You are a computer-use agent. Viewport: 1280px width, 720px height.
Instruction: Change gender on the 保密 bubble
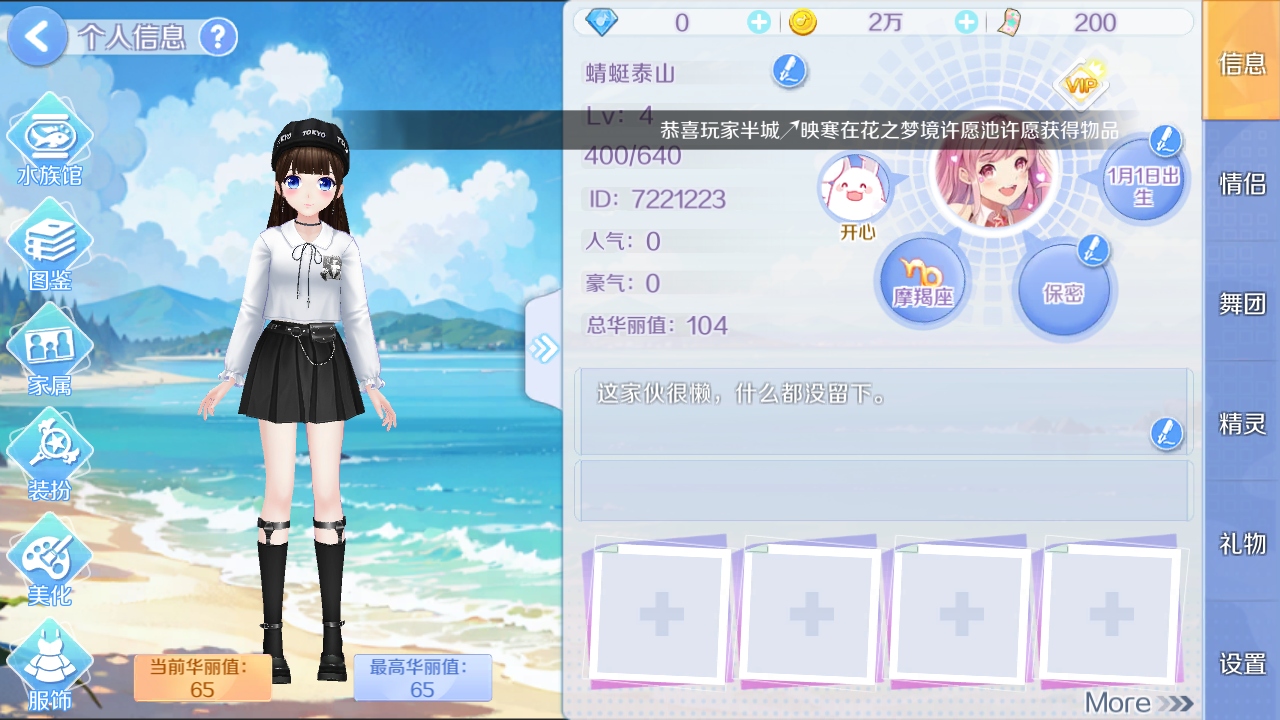1064,288
